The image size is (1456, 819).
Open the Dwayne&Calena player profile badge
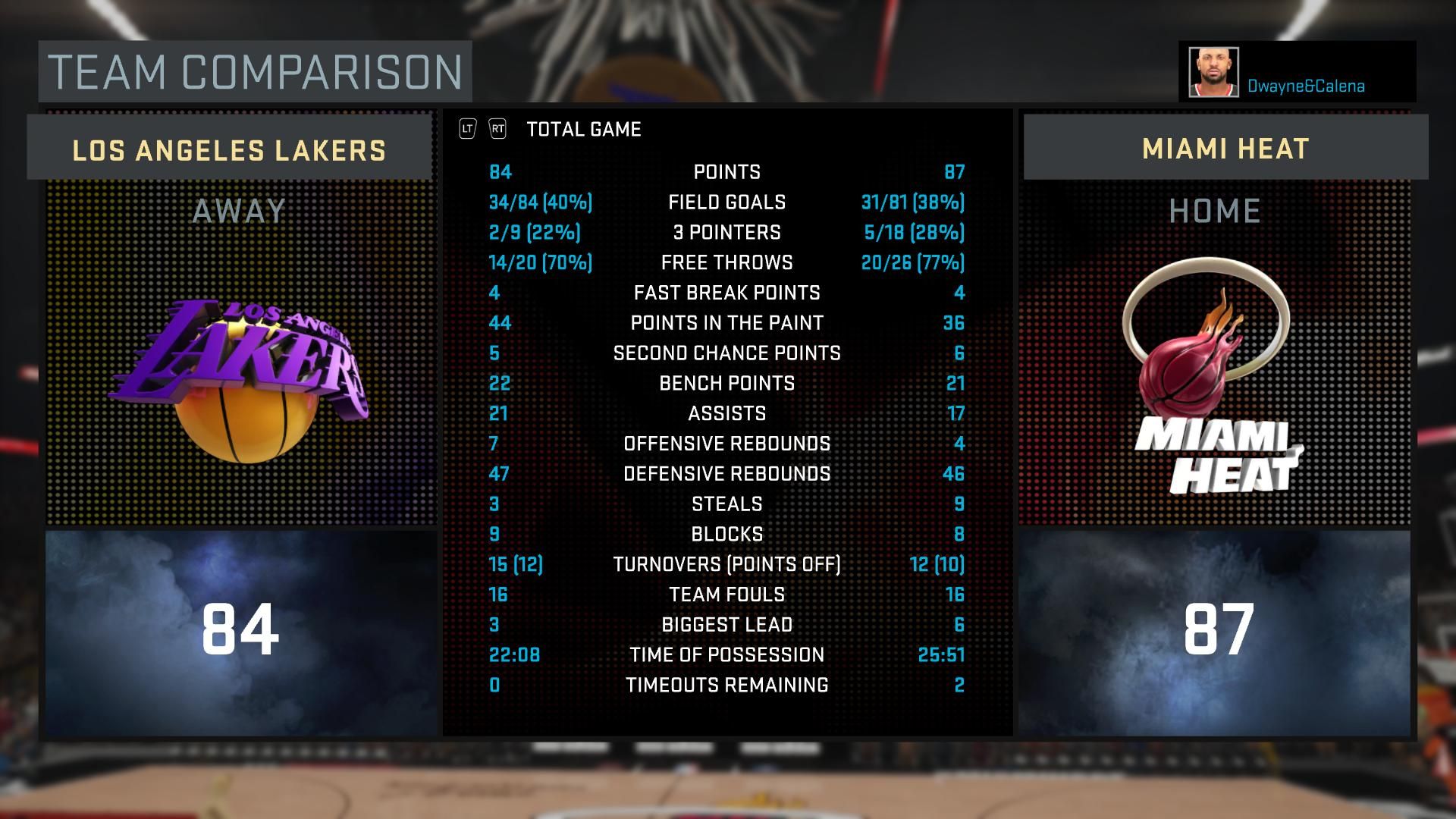pyautogui.click(x=1297, y=72)
